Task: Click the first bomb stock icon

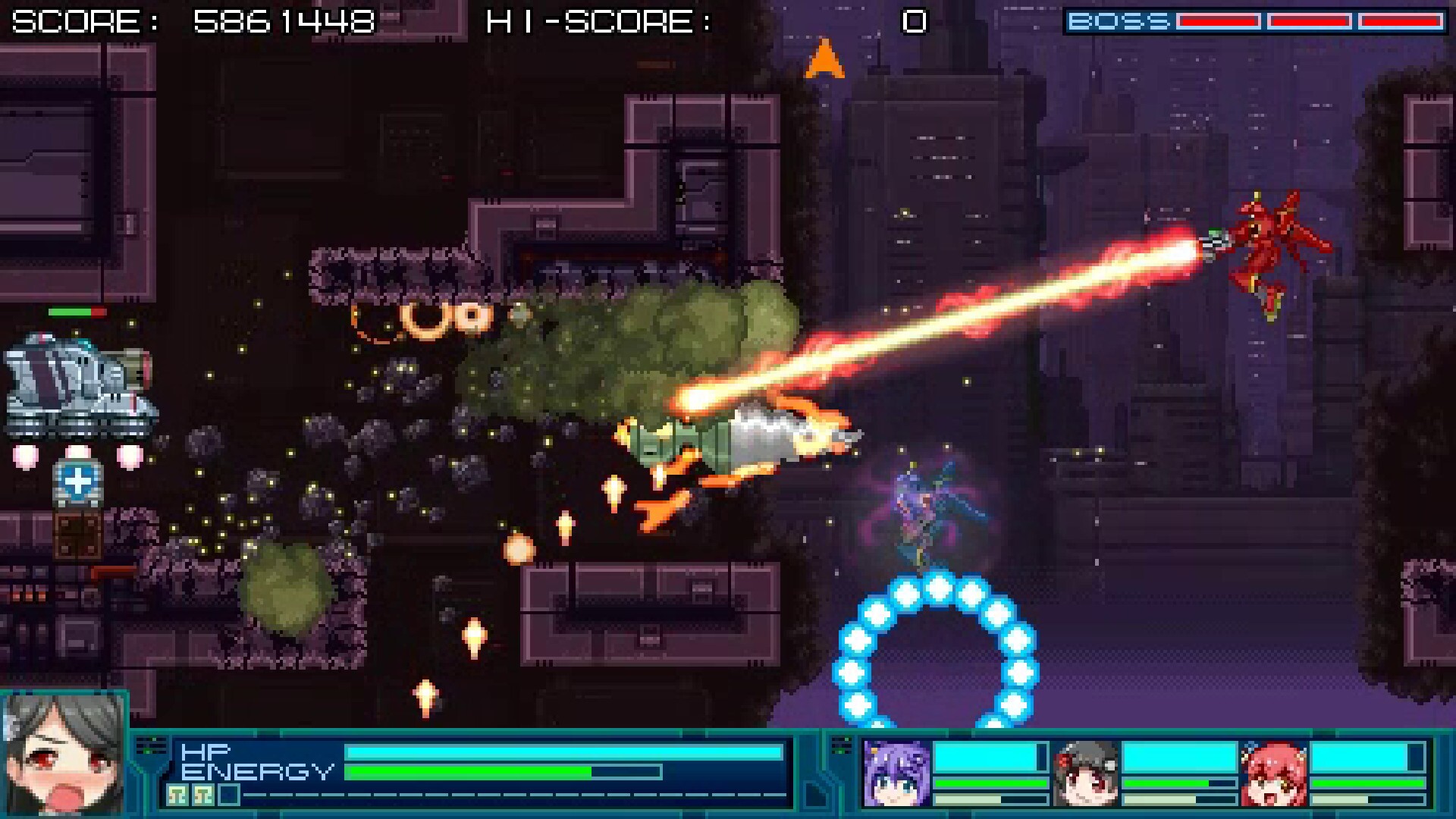Action: tap(177, 795)
